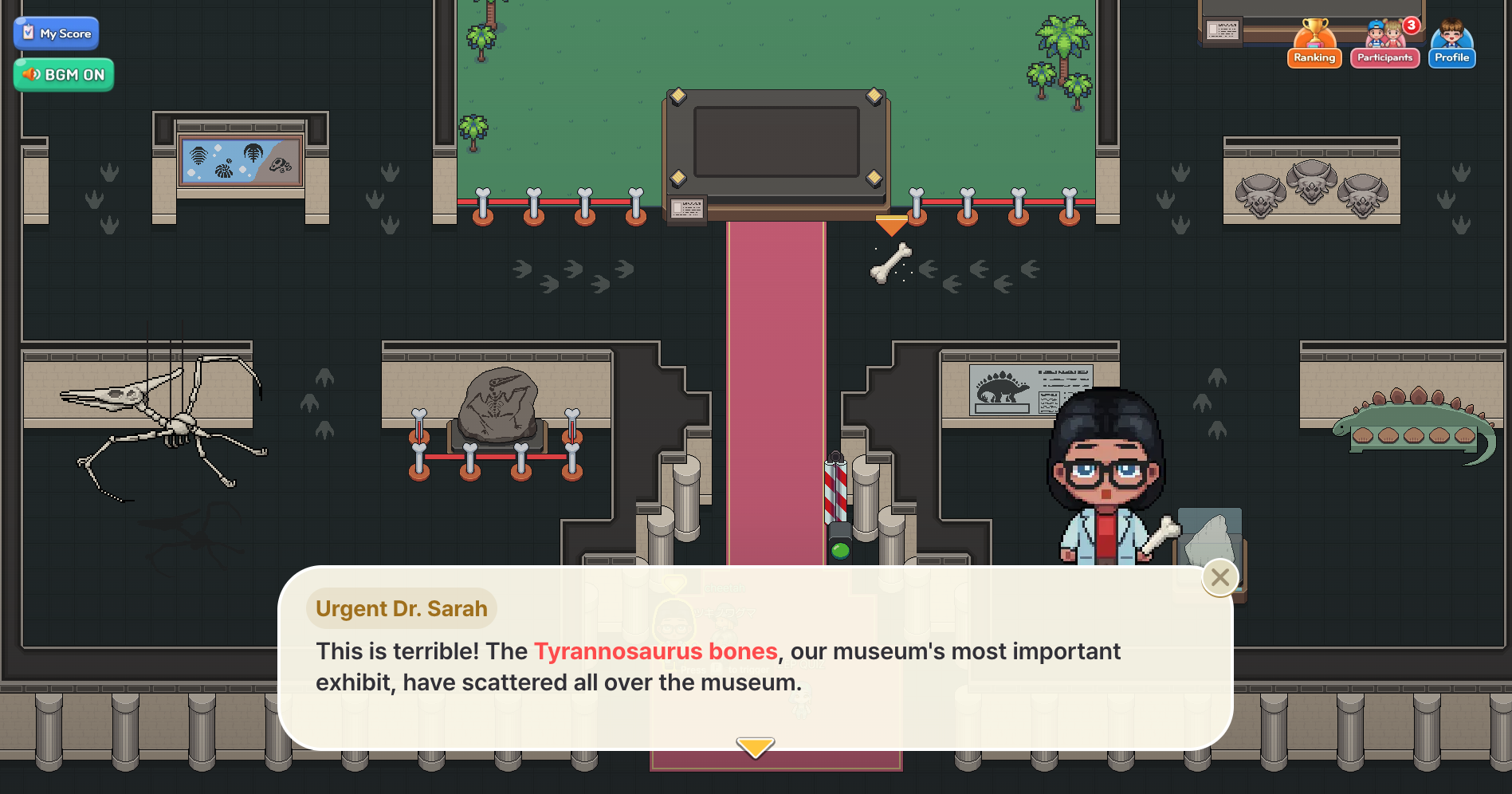Open the My Score panel
The height and width of the screenshot is (794, 1512).
[x=57, y=33]
